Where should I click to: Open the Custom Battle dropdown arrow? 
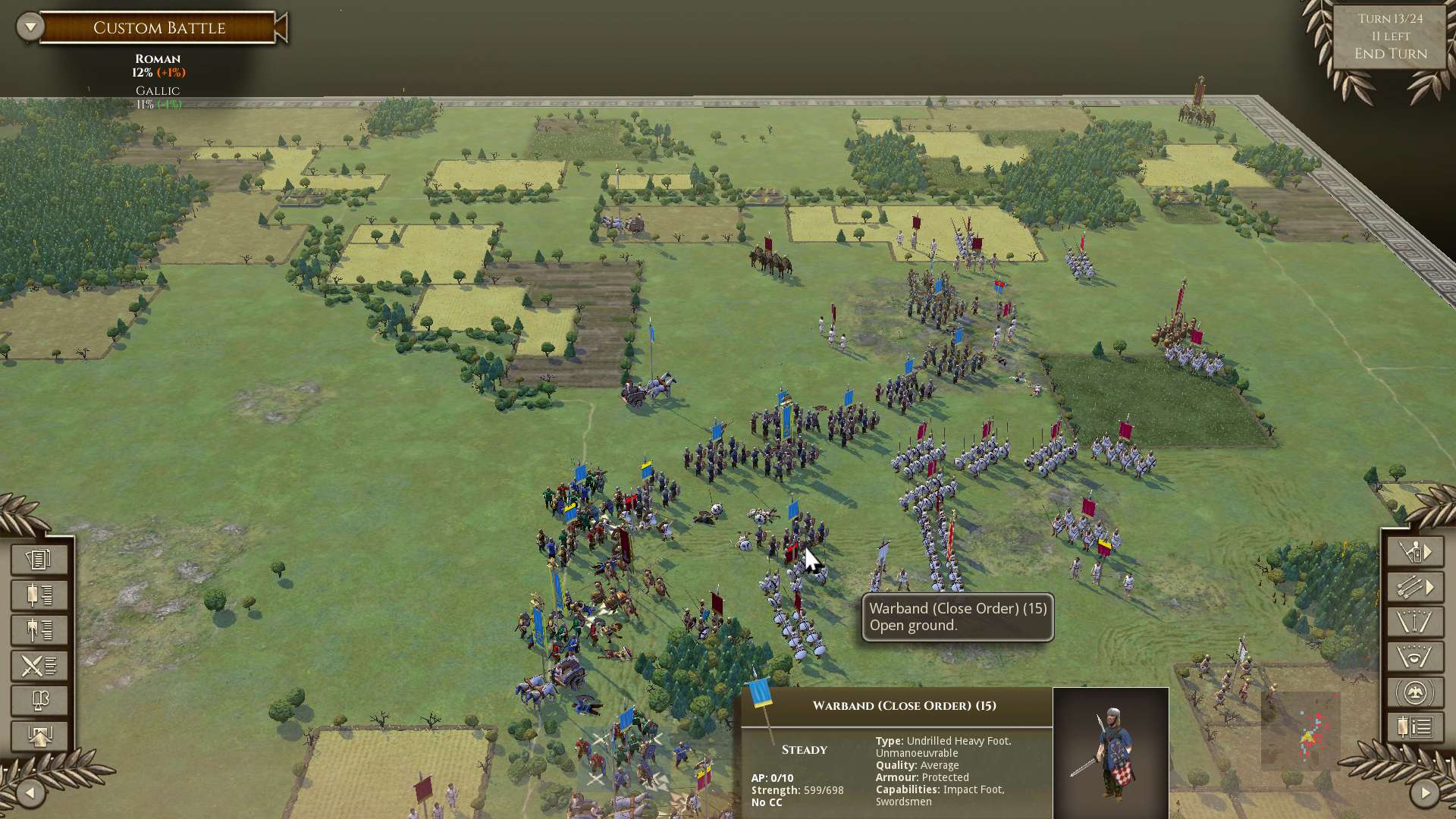point(30,27)
